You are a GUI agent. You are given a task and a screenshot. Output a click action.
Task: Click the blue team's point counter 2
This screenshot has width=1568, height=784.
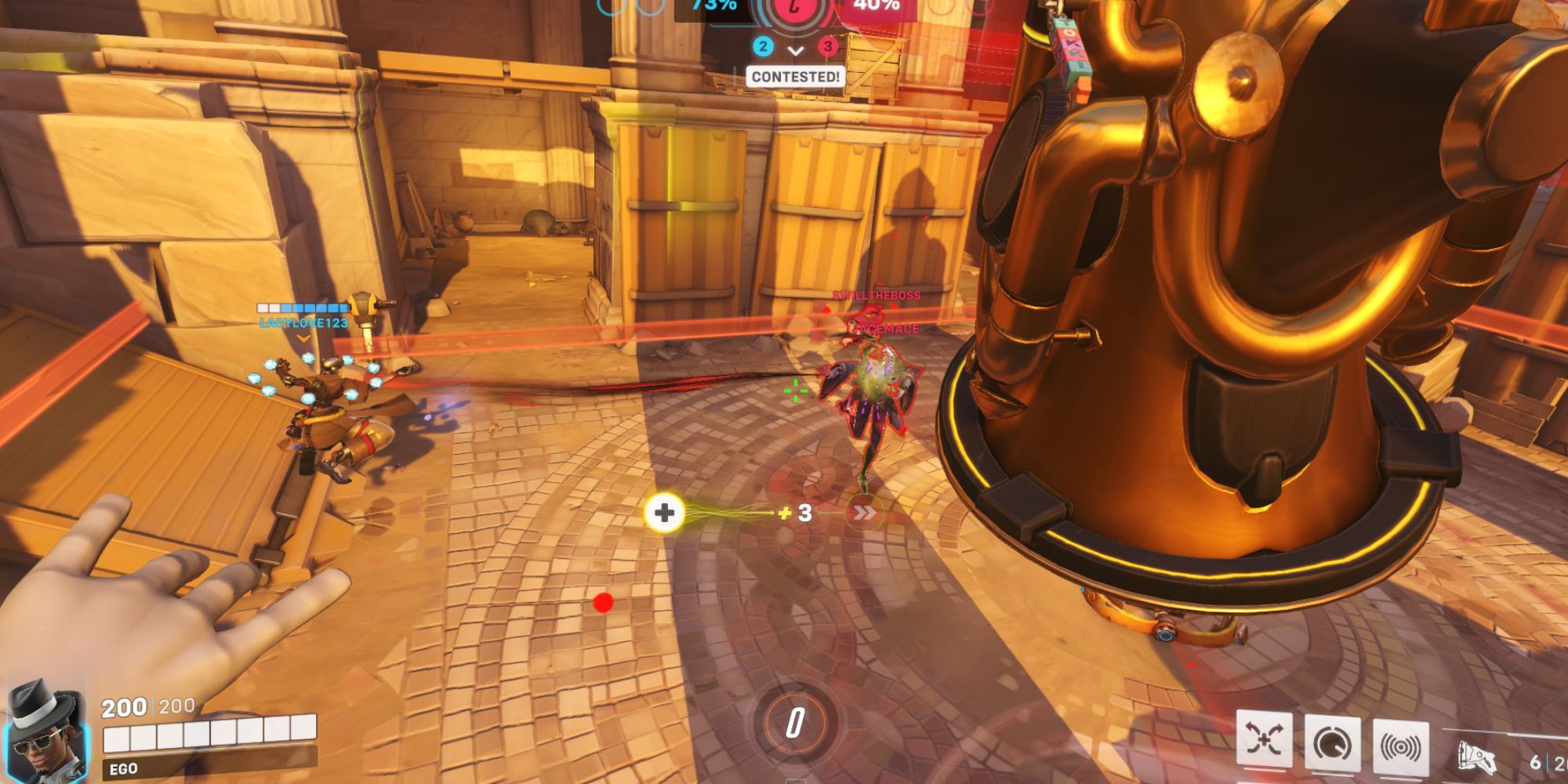(763, 45)
